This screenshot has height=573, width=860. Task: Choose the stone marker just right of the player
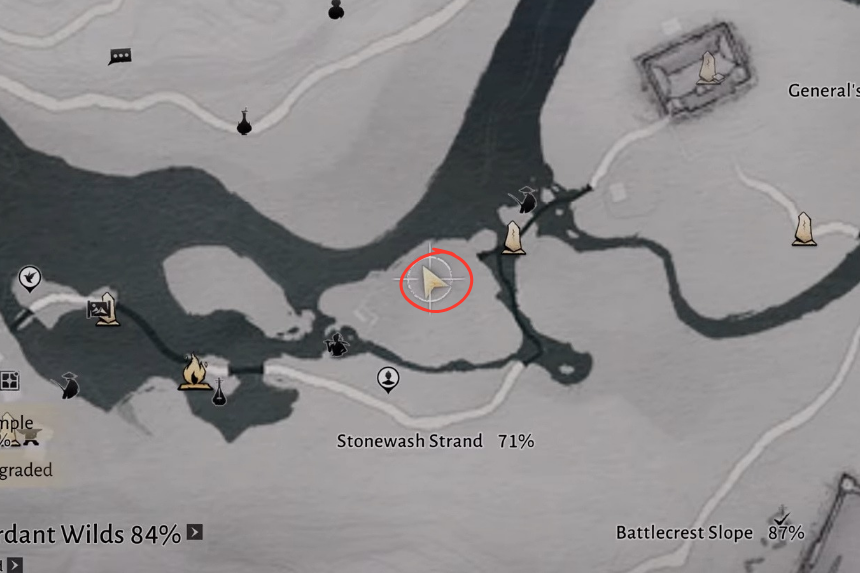click(513, 238)
